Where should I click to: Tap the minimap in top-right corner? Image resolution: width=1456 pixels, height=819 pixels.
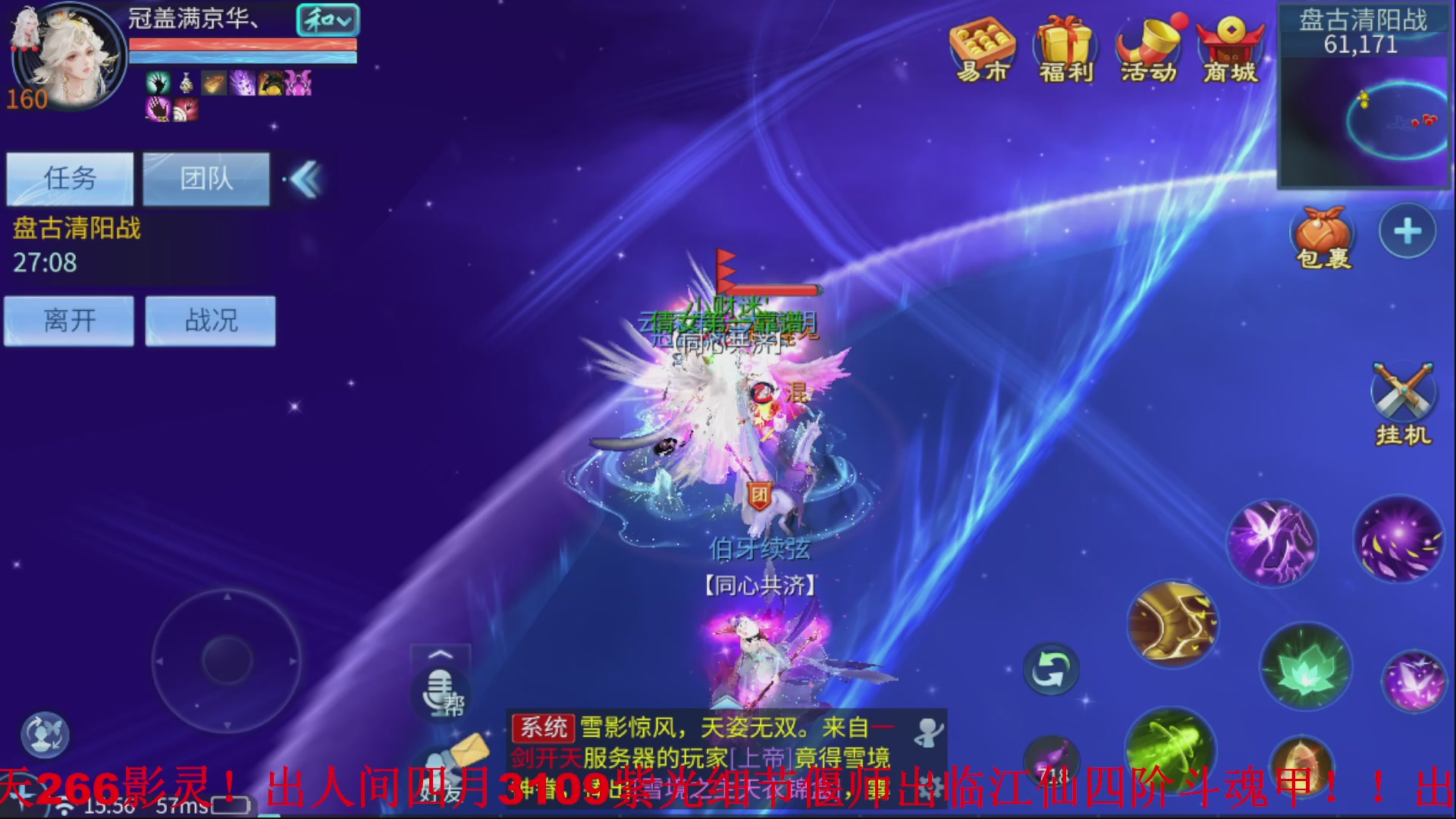tap(1365, 121)
